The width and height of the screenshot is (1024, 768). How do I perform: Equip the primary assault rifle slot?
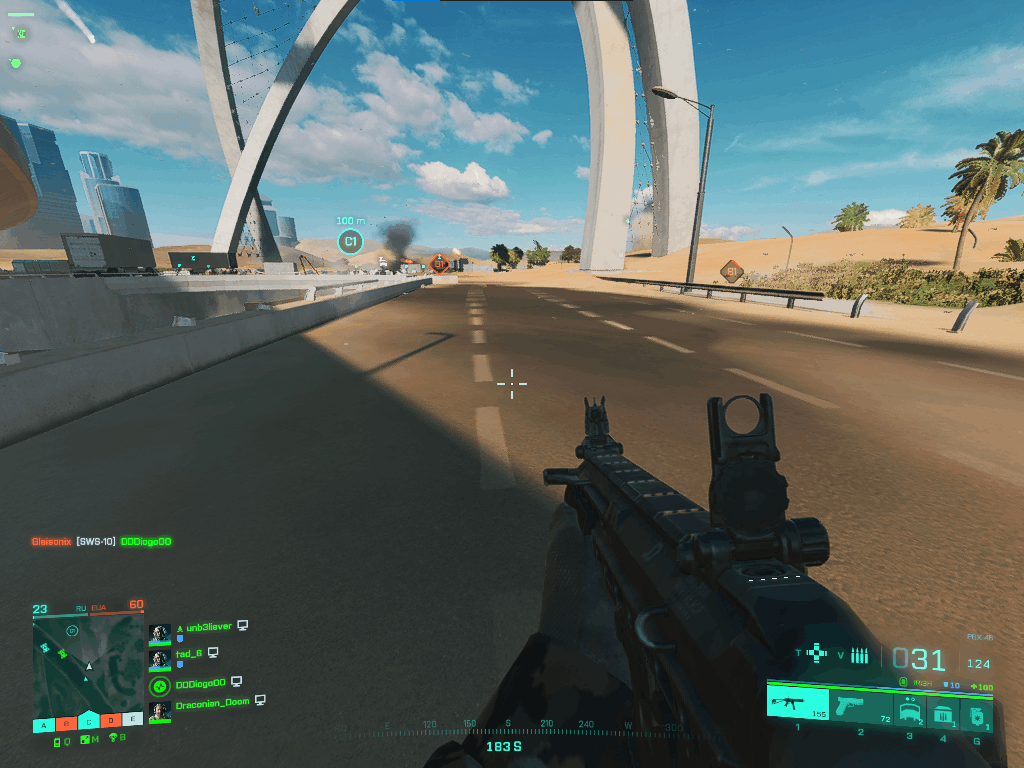pyautogui.click(x=798, y=703)
